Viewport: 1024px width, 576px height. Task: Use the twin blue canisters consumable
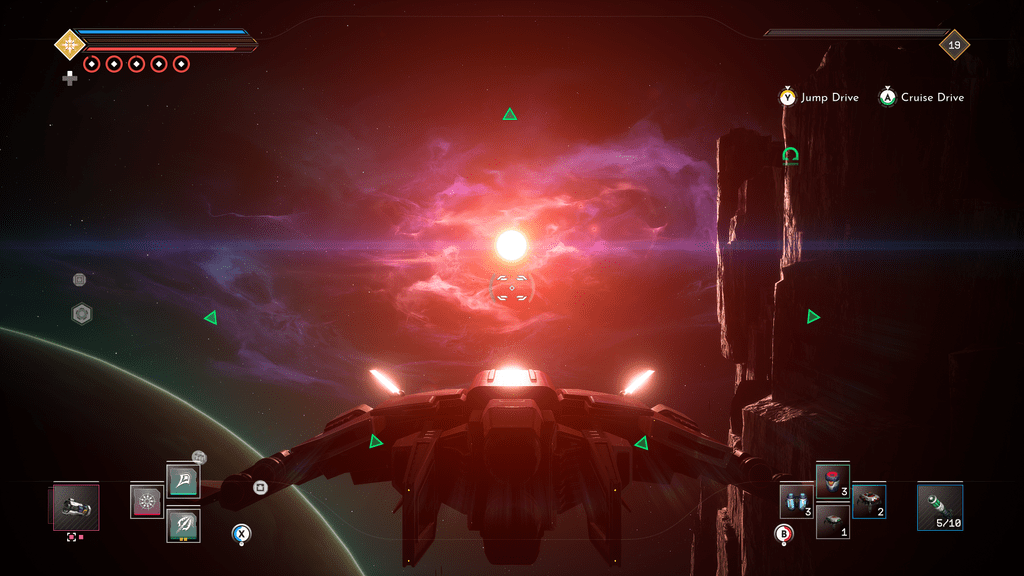click(797, 501)
